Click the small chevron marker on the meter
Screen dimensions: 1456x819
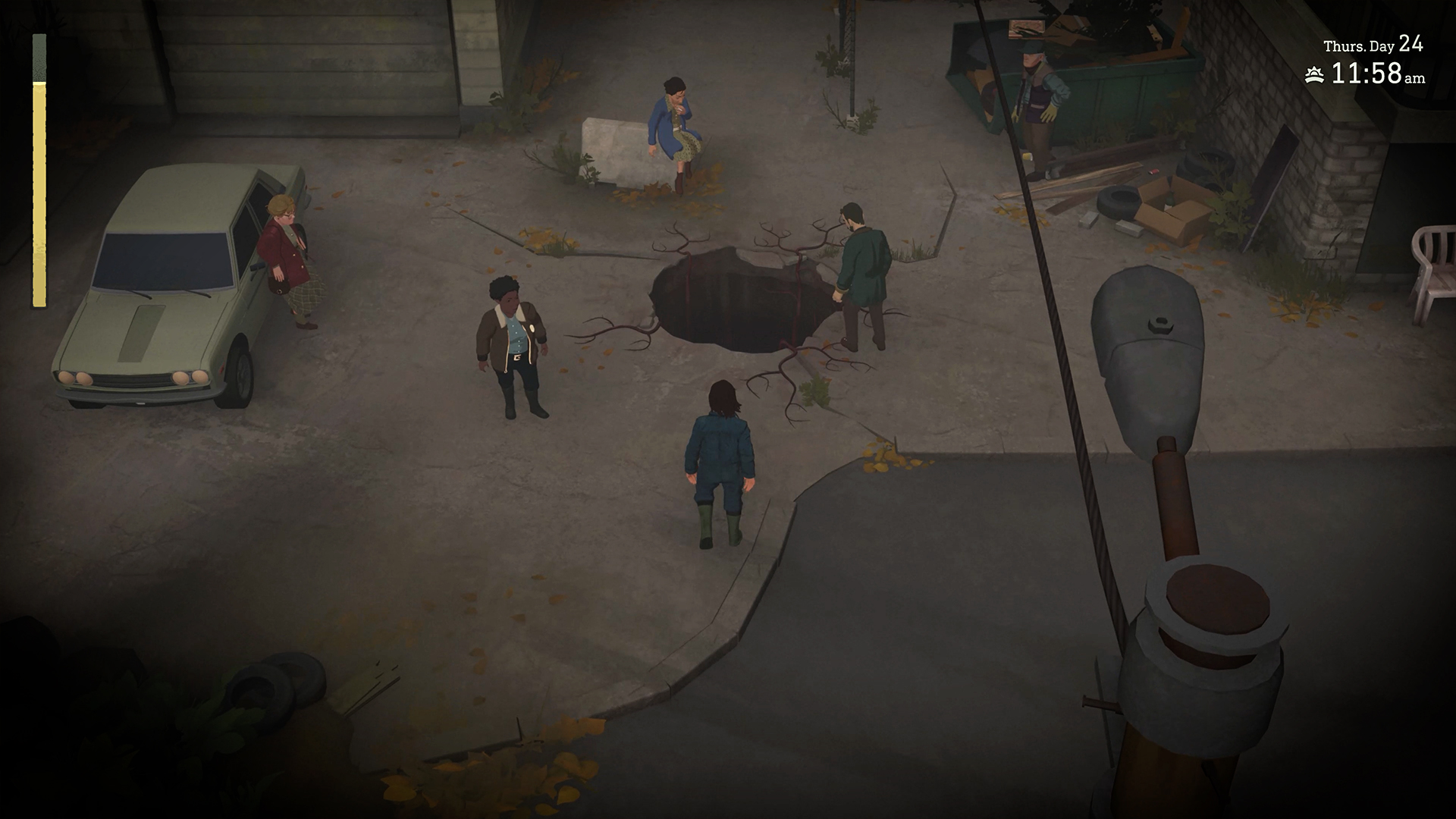point(39,89)
